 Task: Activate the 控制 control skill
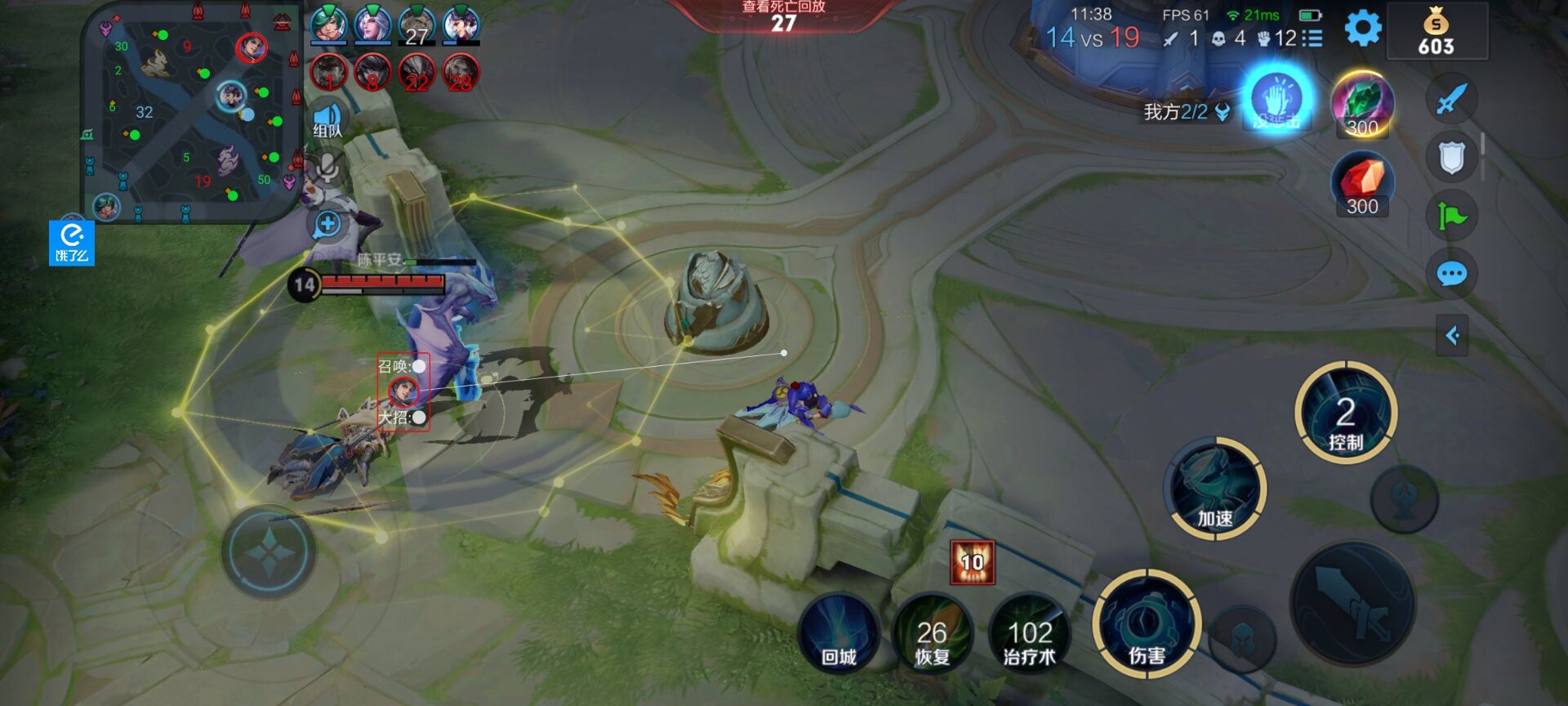[x=1345, y=413]
